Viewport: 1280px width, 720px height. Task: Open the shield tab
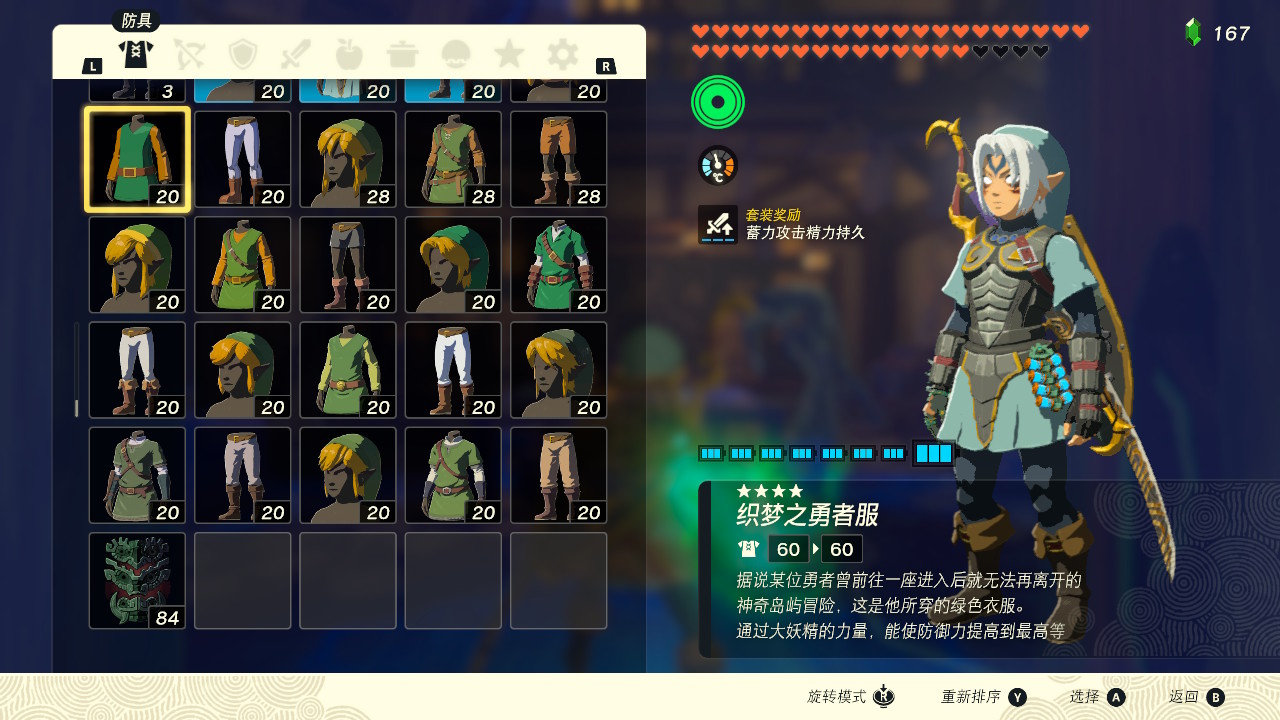(x=243, y=54)
